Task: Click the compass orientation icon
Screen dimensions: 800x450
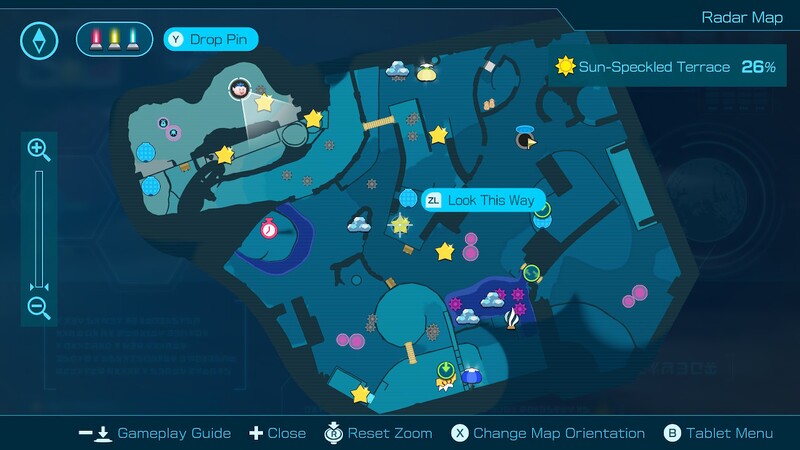Action: [39, 40]
